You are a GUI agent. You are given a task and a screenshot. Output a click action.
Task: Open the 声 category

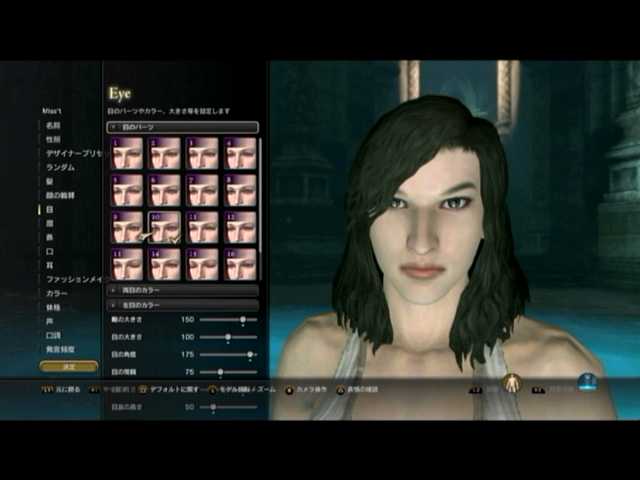pos(48,321)
